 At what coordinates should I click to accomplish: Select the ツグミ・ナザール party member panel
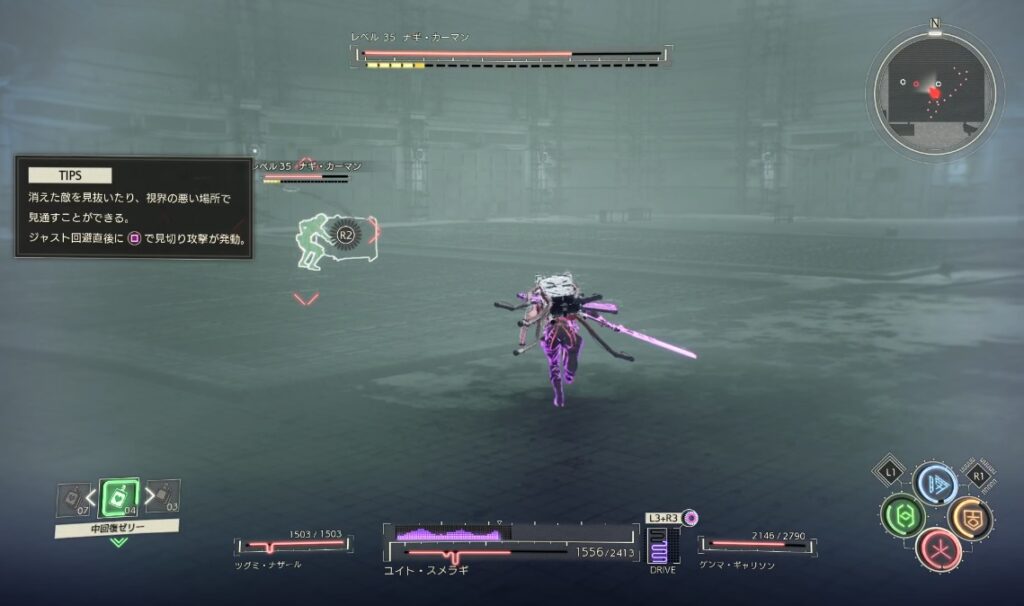(289, 548)
